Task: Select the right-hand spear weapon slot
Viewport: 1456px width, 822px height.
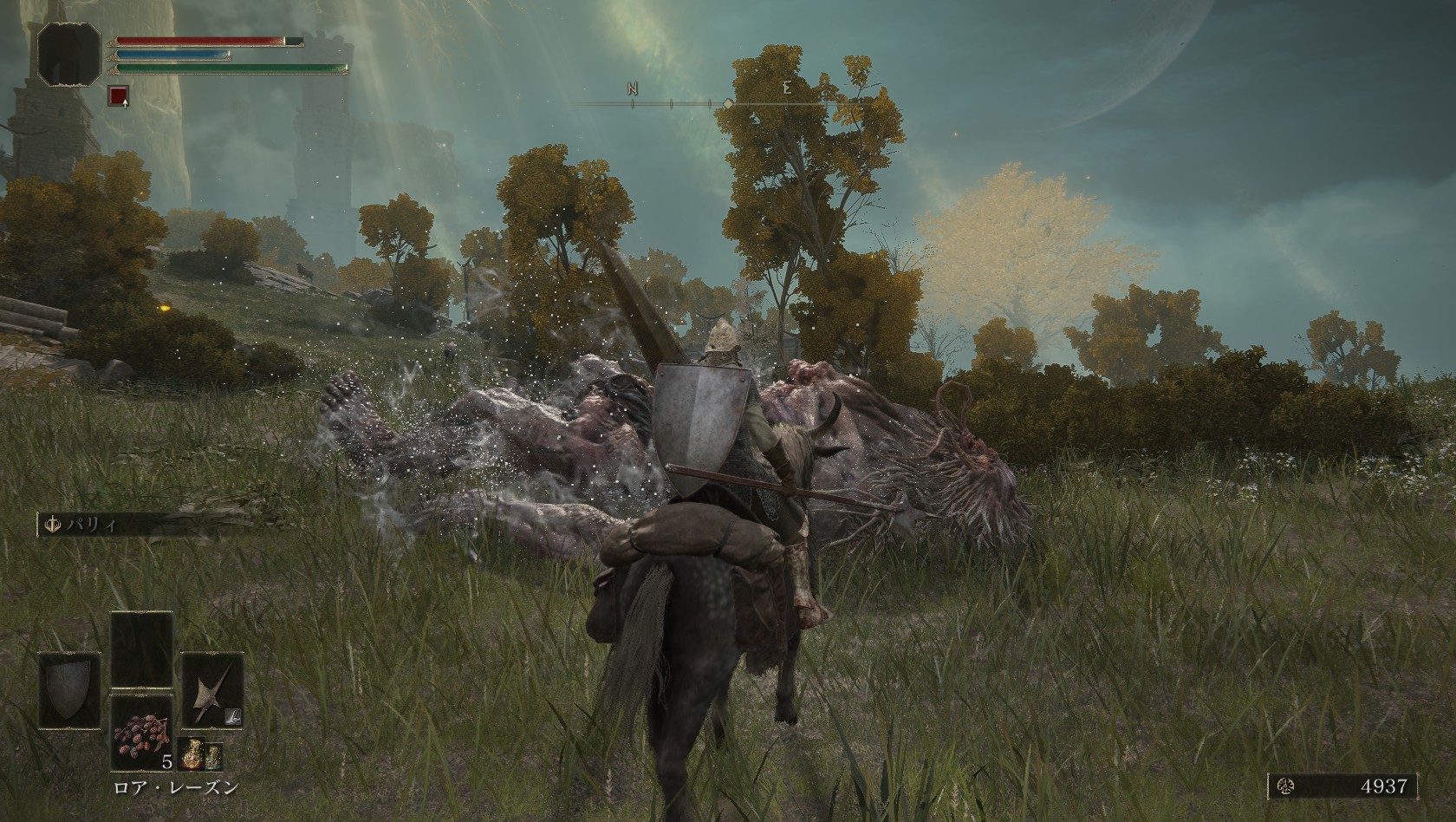Action: (211, 690)
